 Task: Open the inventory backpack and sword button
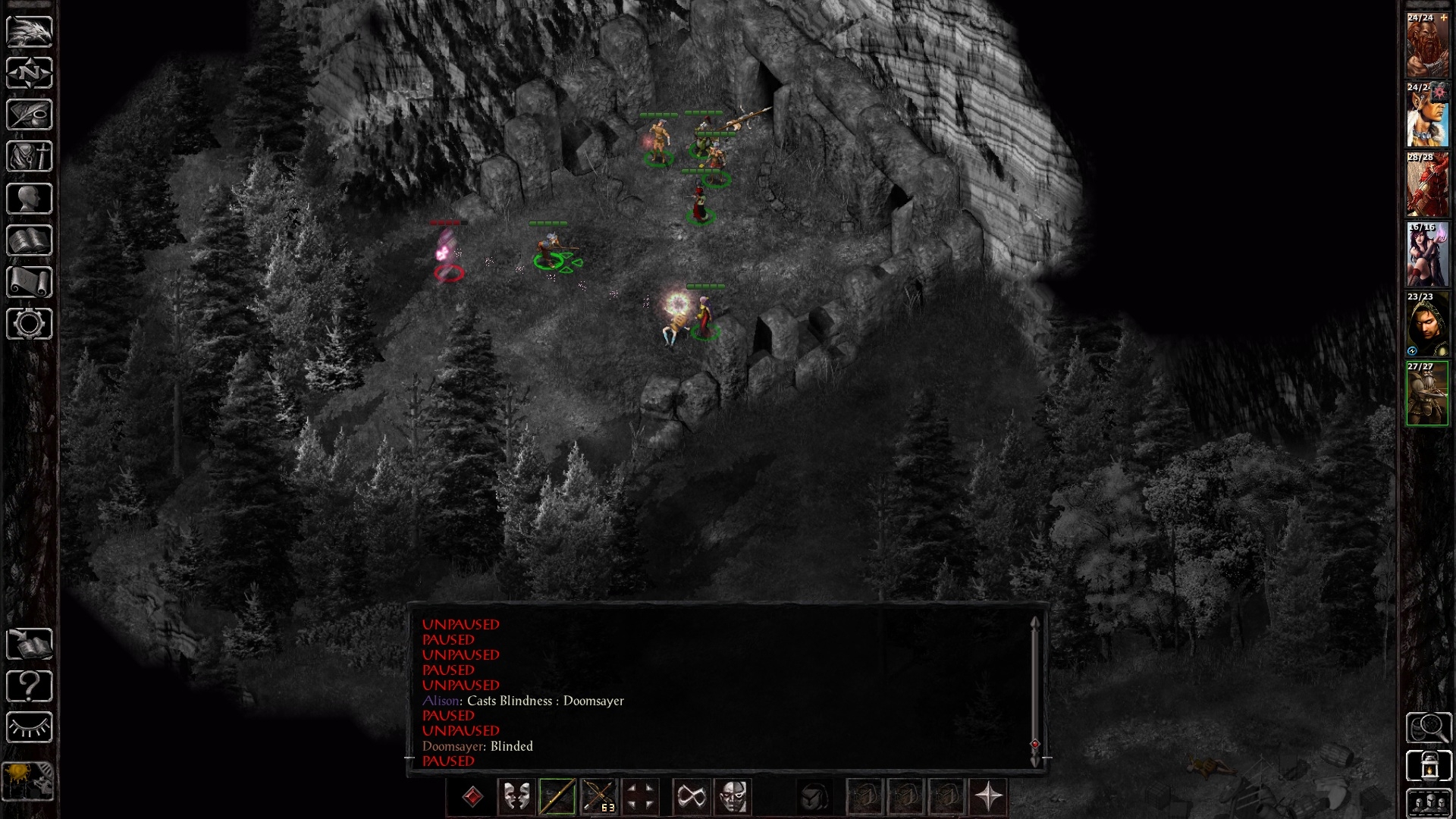pos(30,157)
